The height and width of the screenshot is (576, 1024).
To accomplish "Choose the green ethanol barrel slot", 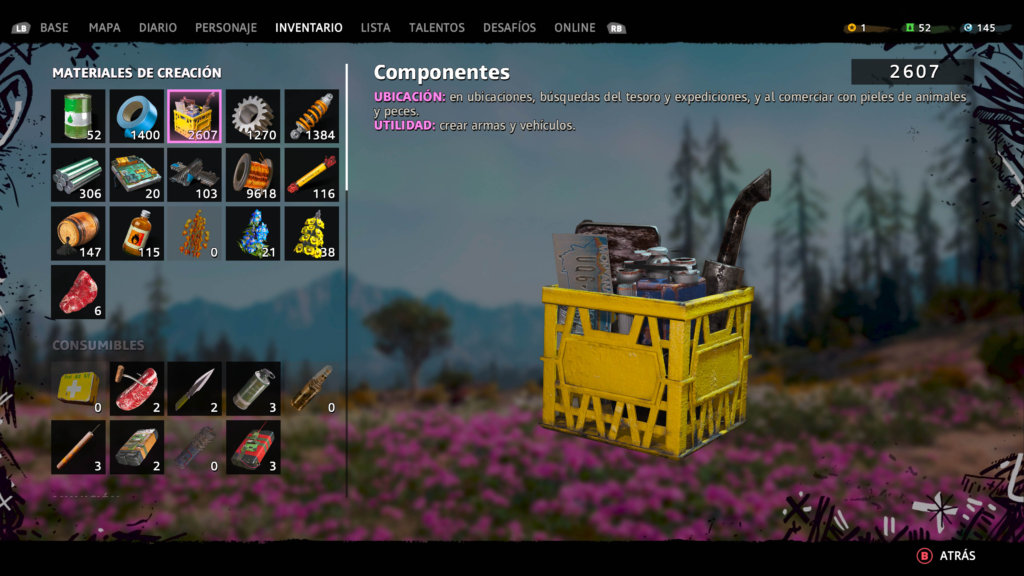I will coord(78,117).
